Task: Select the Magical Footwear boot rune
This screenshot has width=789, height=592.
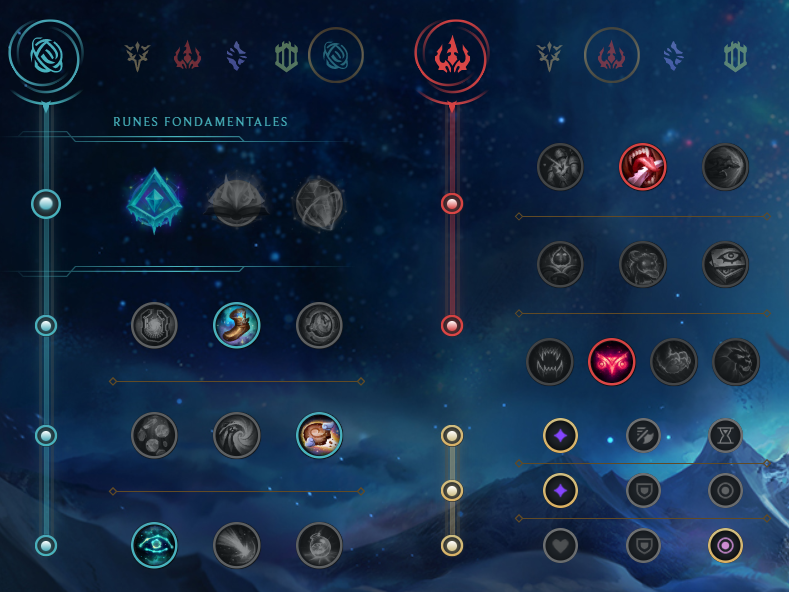Action: (237, 325)
